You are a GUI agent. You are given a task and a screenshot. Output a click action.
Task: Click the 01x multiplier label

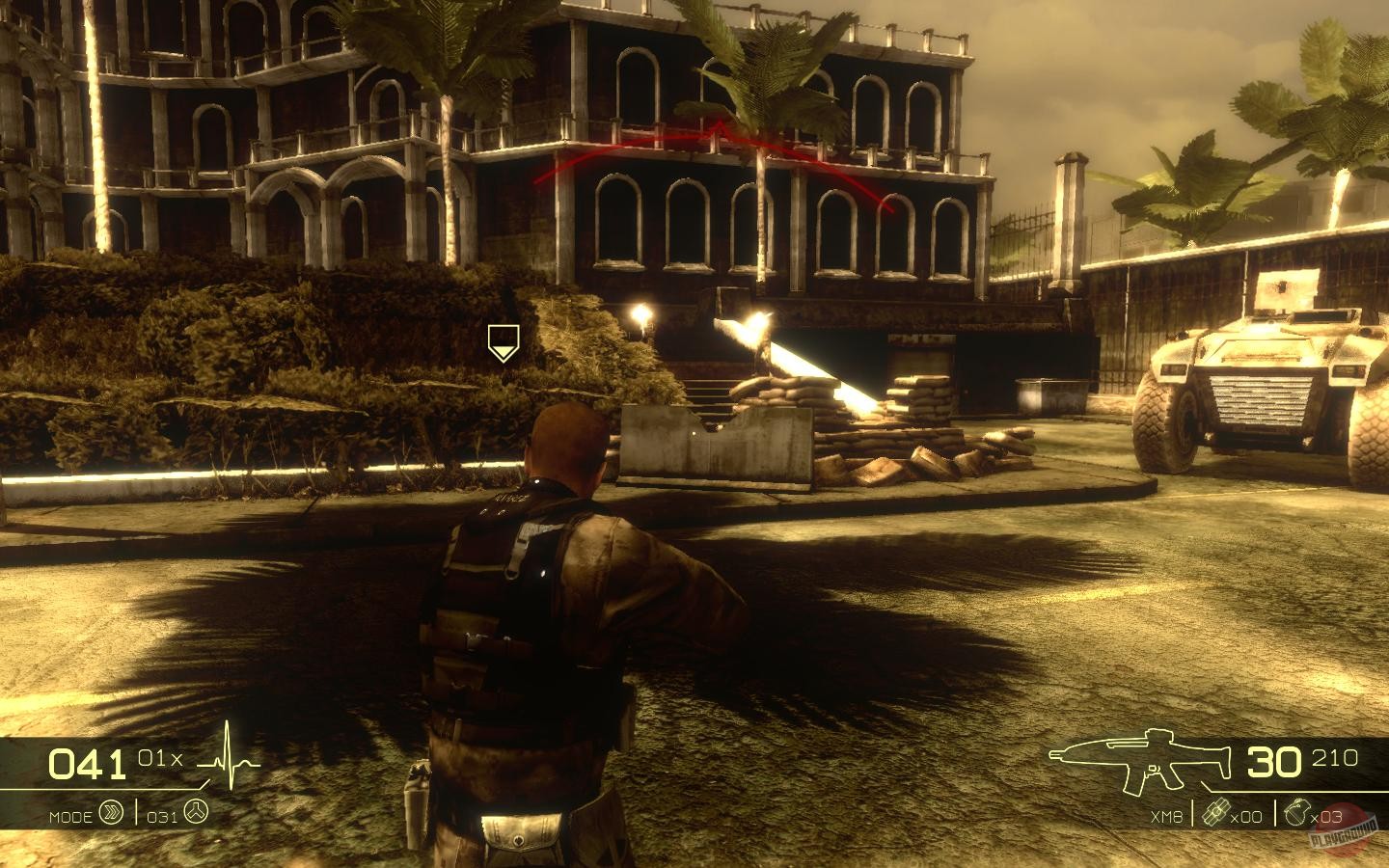tap(161, 758)
